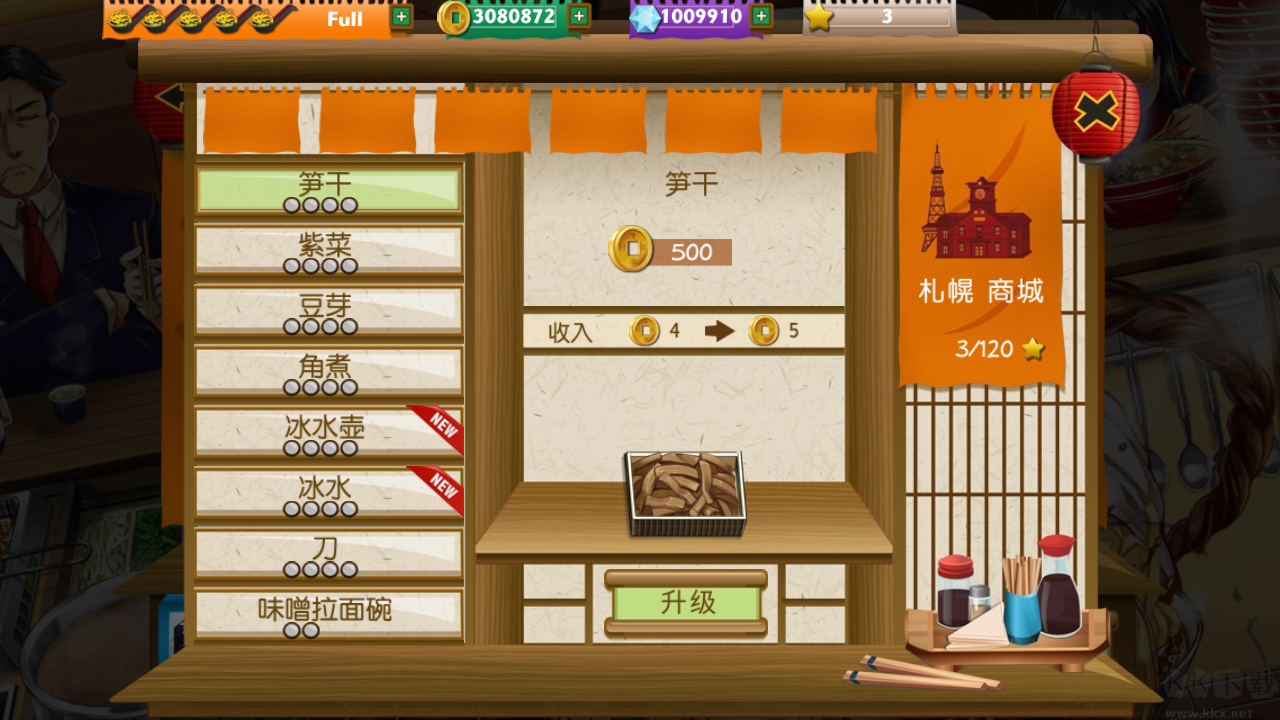Click the star rating icon at top
The width and height of the screenshot is (1280, 720).
click(x=821, y=16)
